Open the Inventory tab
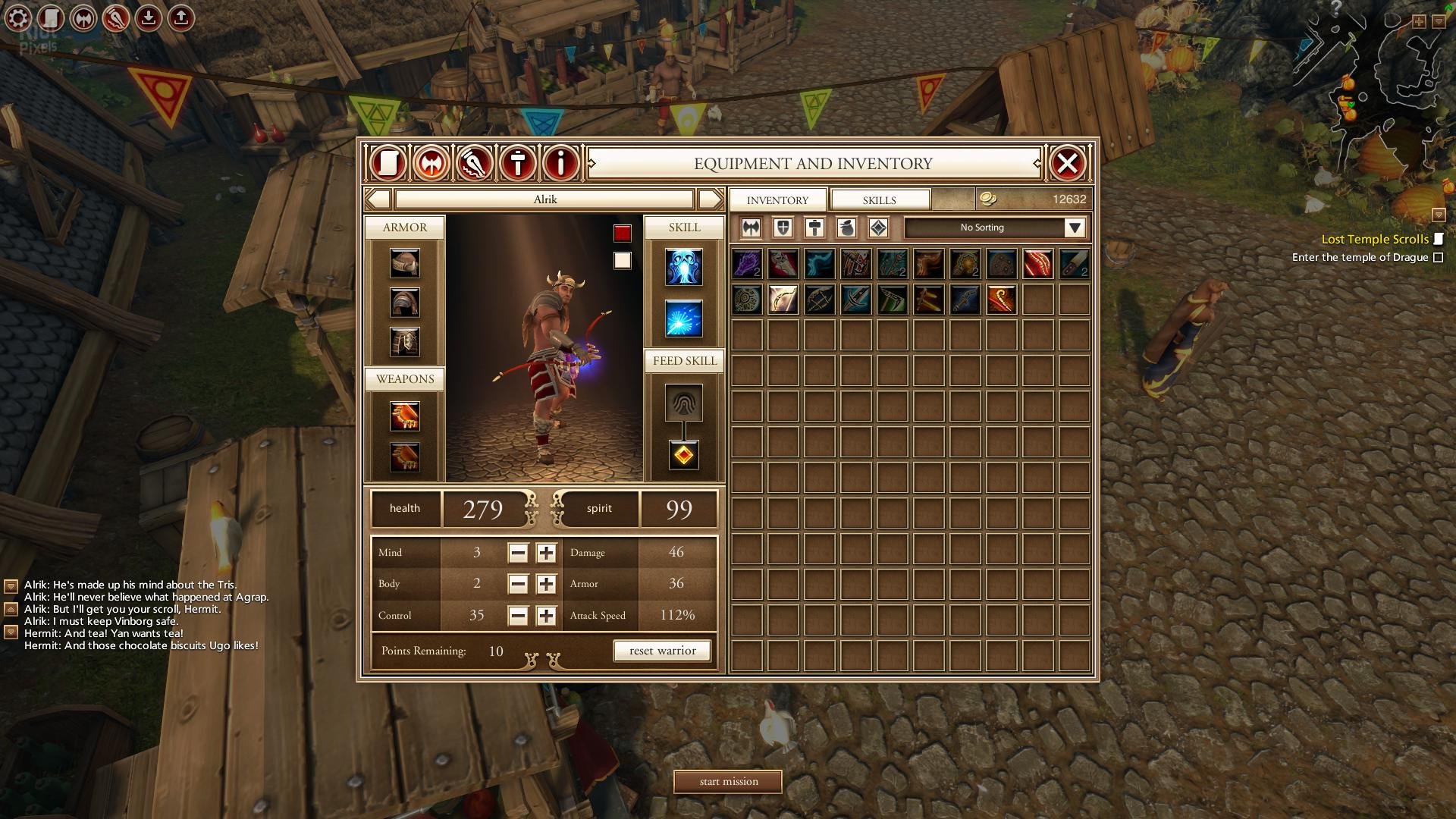The image size is (1456, 819). (x=777, y=200)
